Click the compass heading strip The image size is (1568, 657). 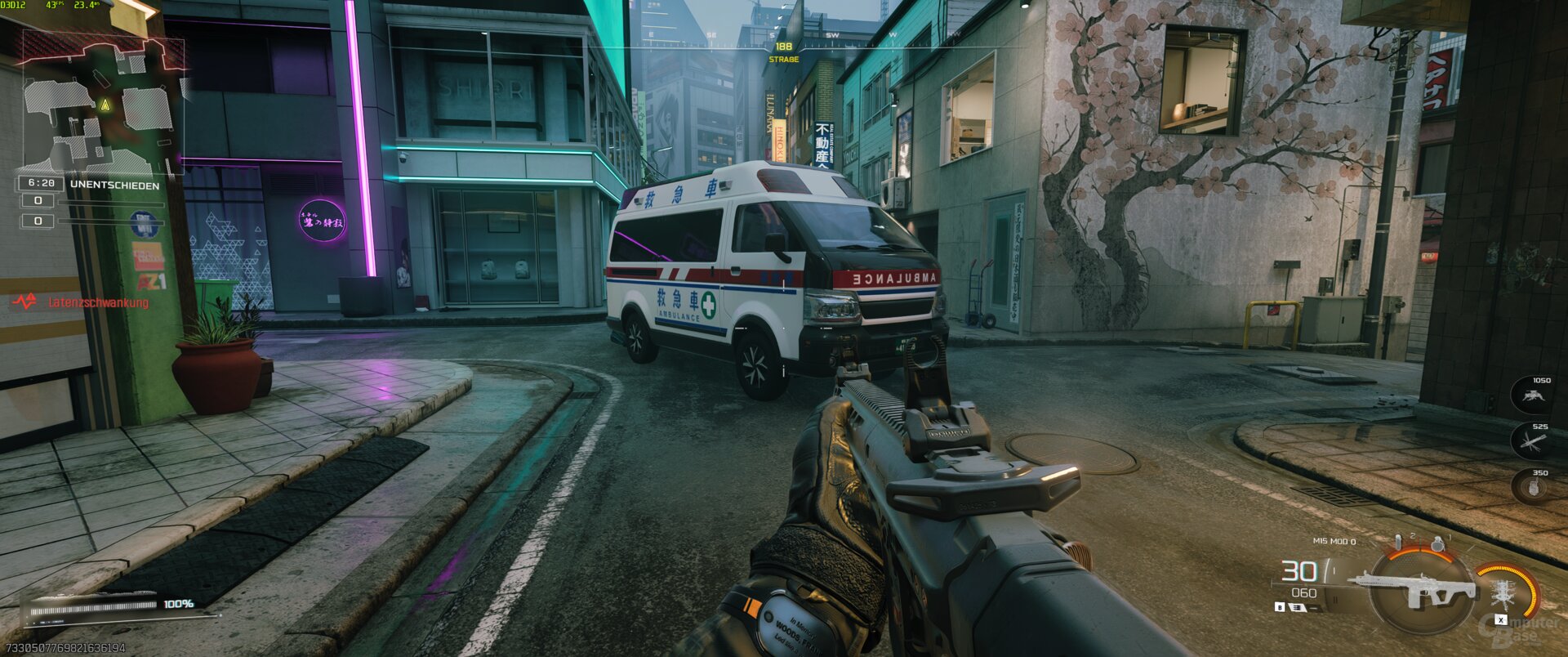783,36
